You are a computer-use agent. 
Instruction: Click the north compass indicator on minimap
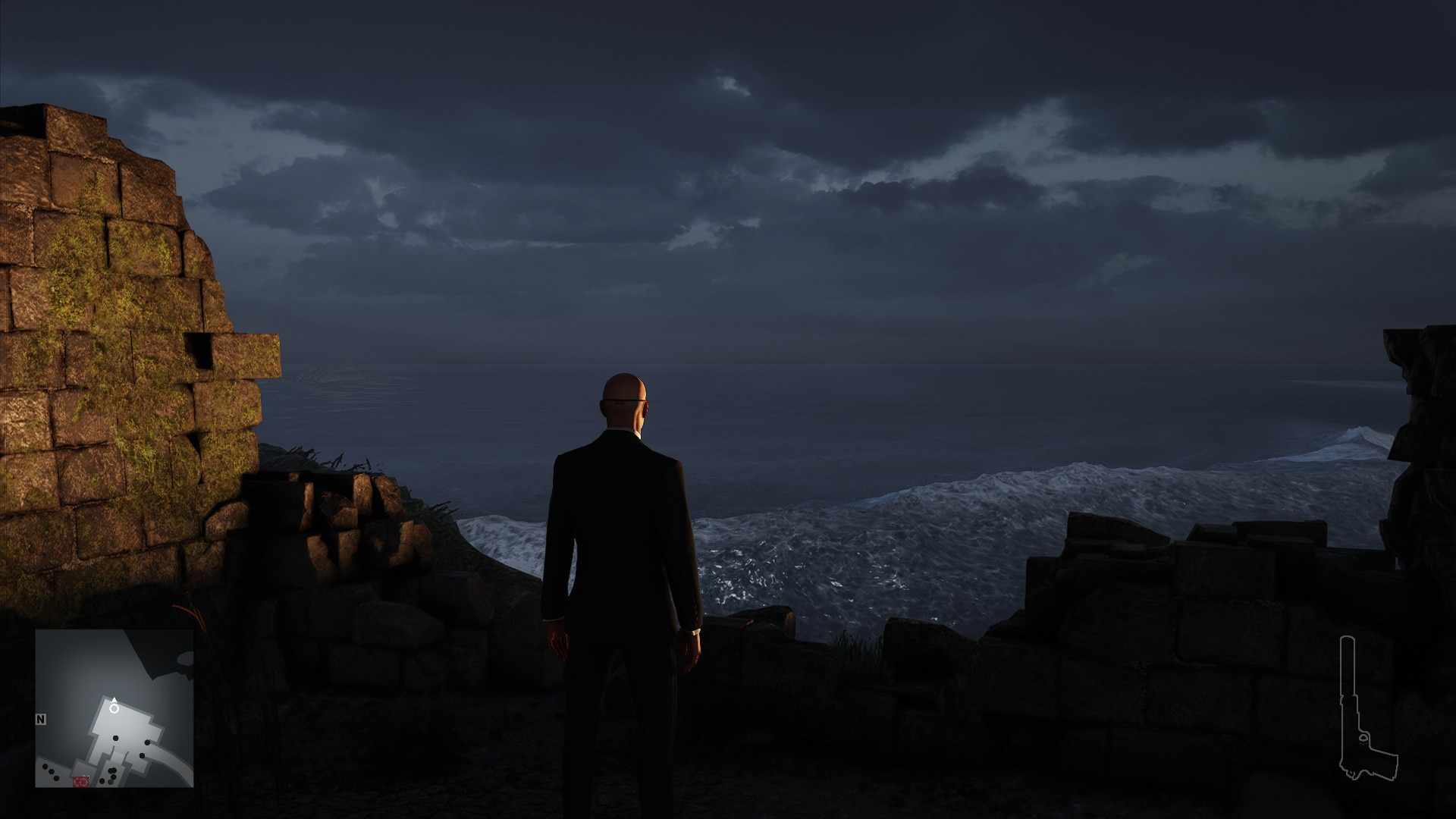41,717
